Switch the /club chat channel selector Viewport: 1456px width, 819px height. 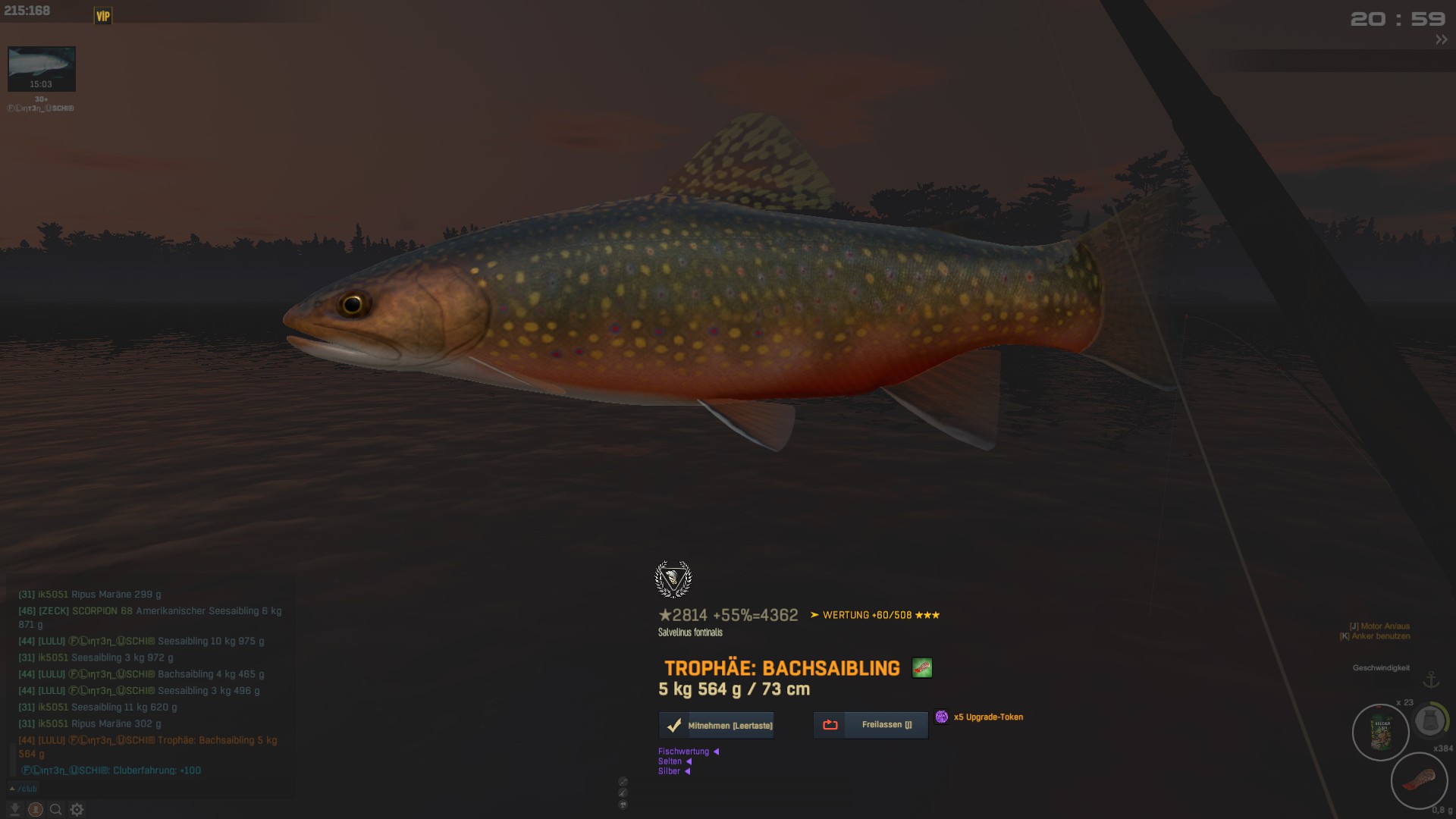tap(23, 789)
